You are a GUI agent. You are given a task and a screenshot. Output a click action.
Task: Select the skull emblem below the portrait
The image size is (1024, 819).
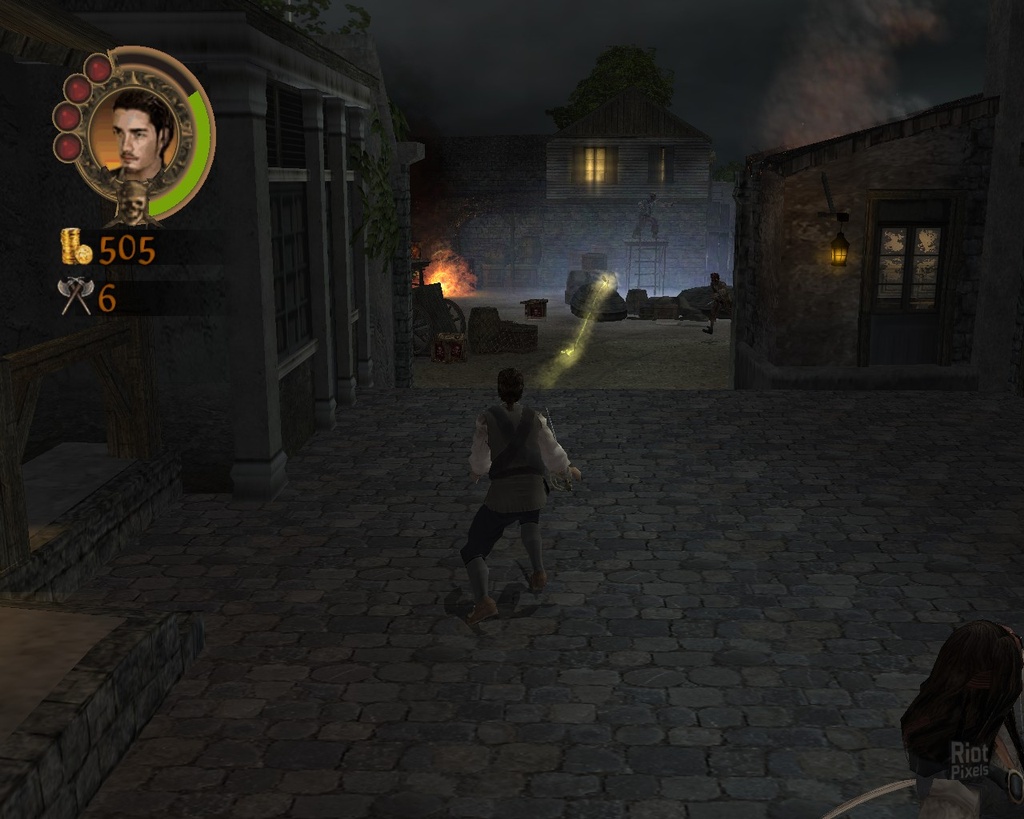tap(132, 202)
